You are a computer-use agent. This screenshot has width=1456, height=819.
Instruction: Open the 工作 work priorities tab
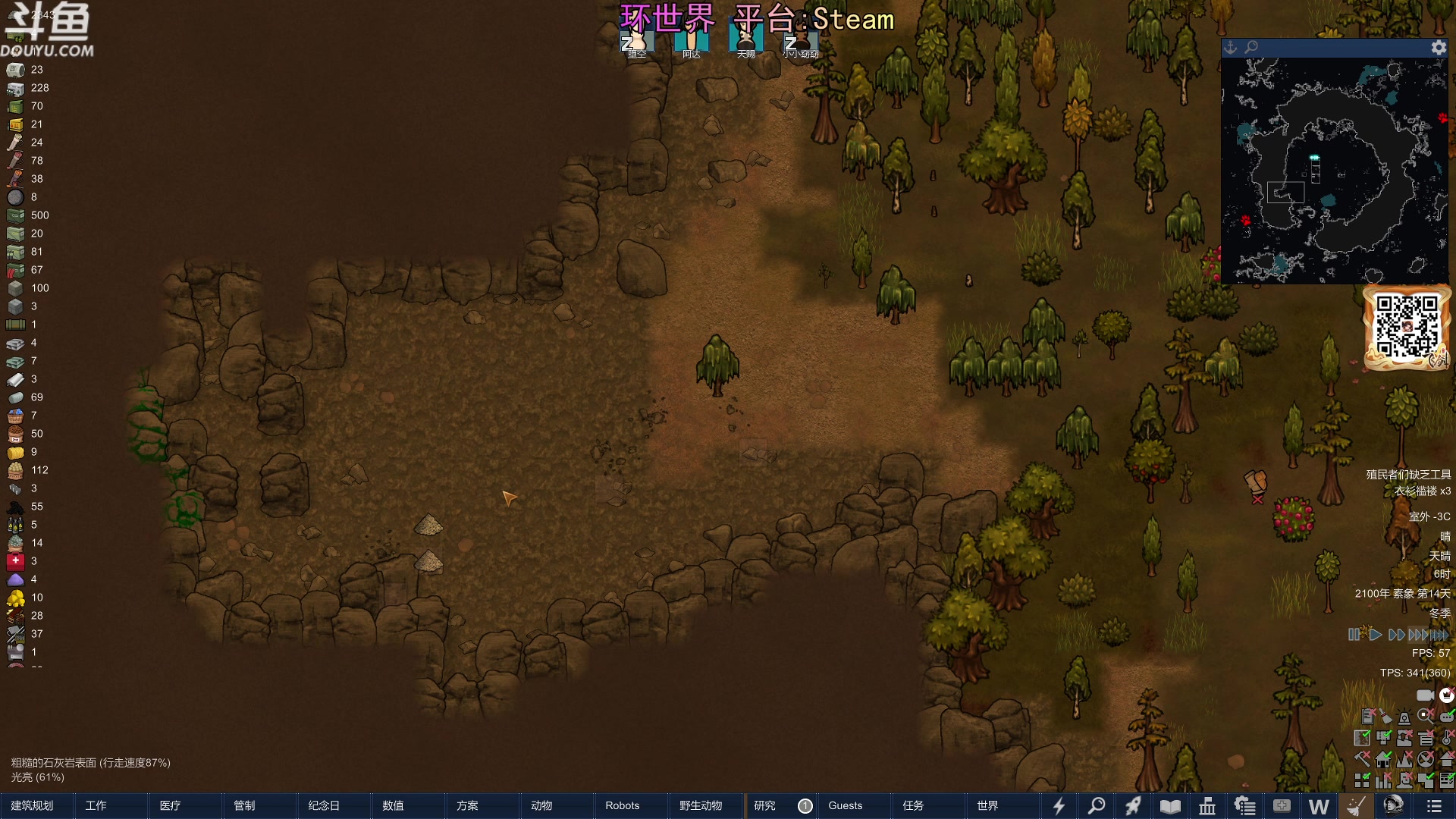(96, 805)
